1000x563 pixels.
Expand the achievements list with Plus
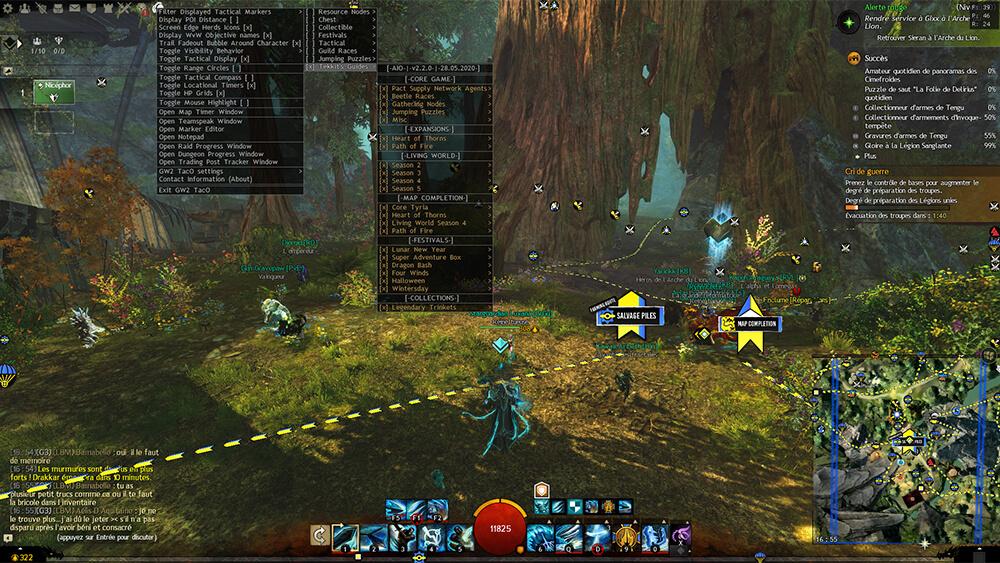(872, 157)
